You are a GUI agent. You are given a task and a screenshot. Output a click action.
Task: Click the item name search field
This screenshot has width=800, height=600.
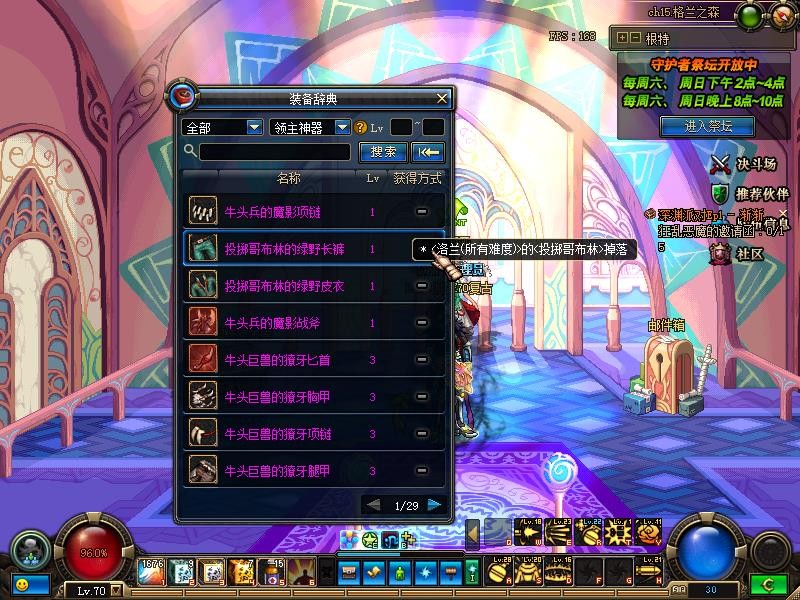tap(275, 152)
